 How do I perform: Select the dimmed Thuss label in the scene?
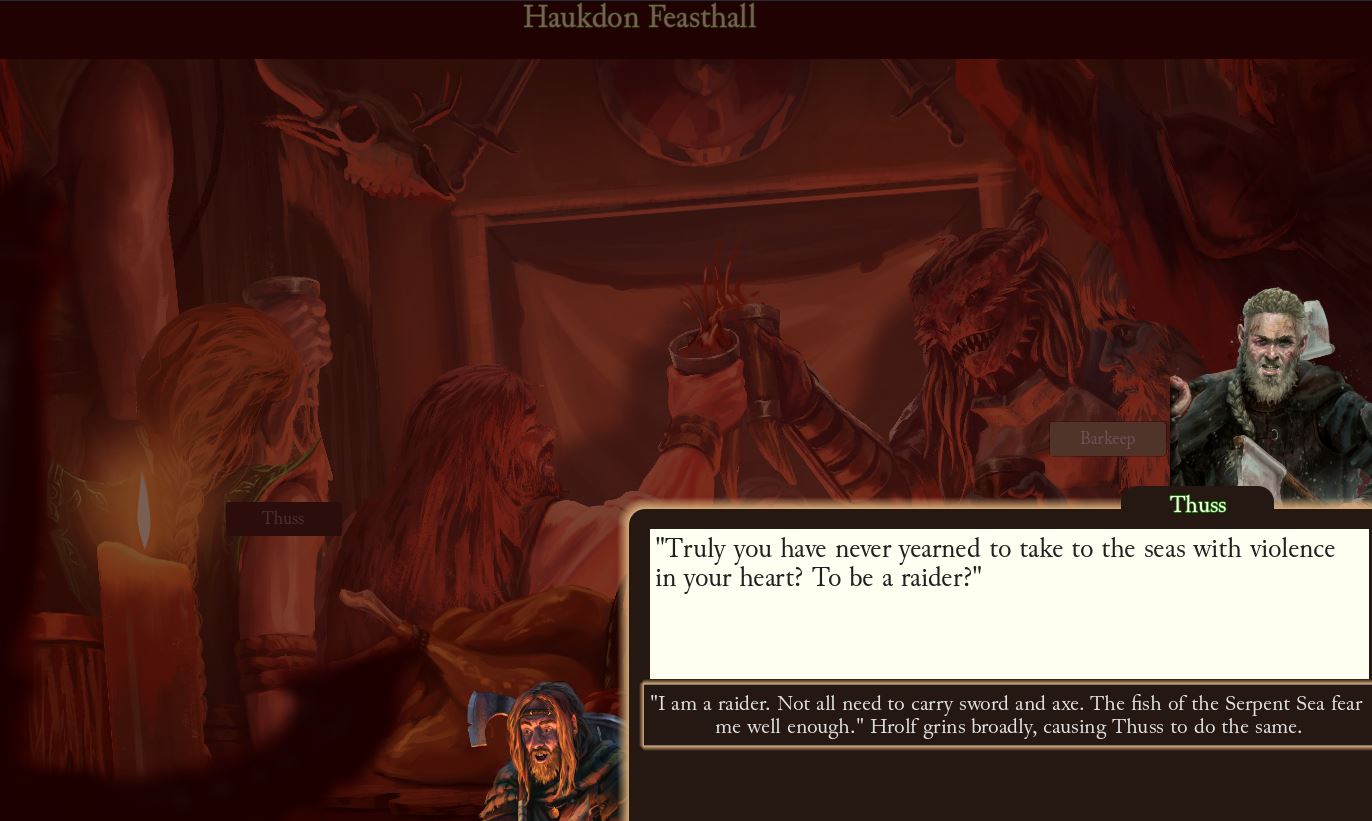tap(283, 518)
